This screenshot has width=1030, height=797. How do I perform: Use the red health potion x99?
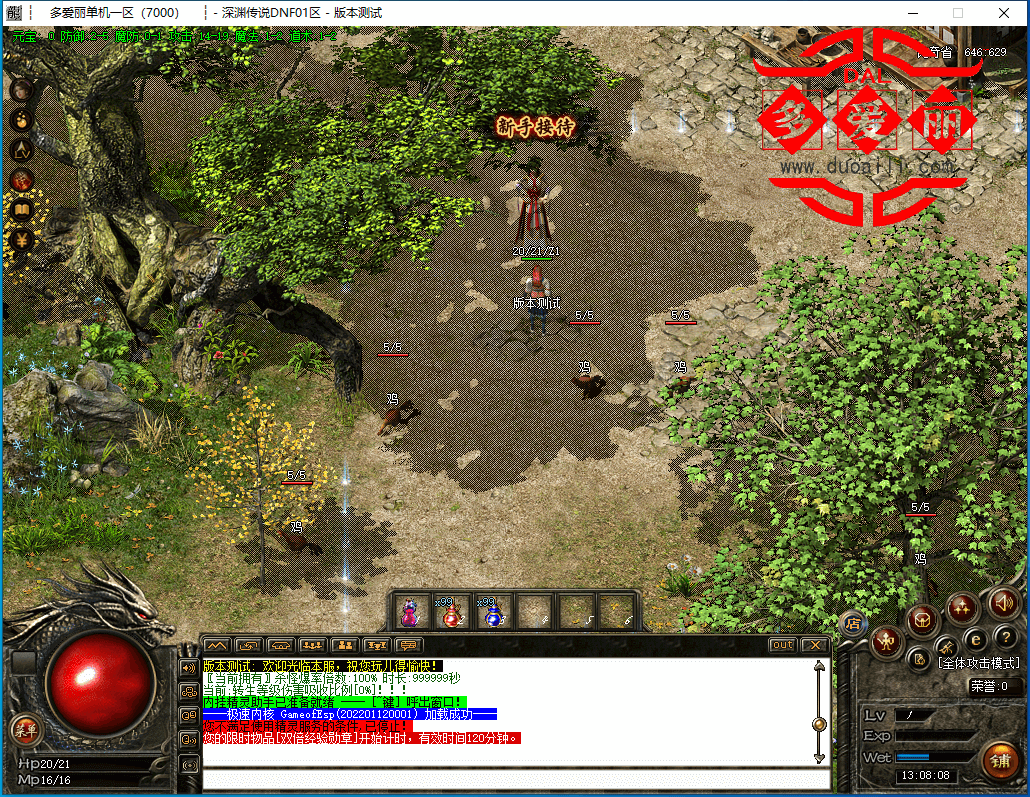click(451, 611)
